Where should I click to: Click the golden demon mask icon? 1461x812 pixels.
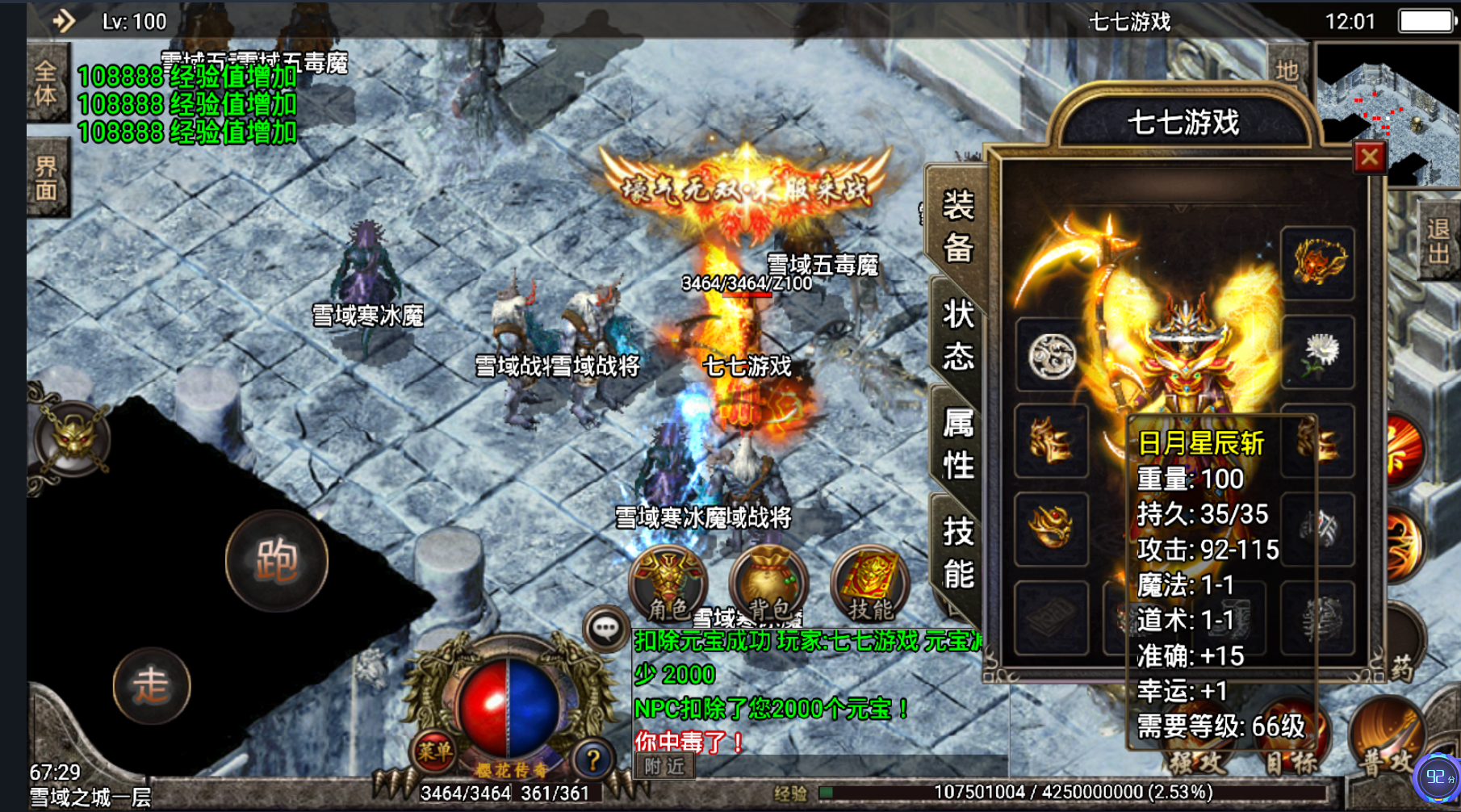click(73, 440)
